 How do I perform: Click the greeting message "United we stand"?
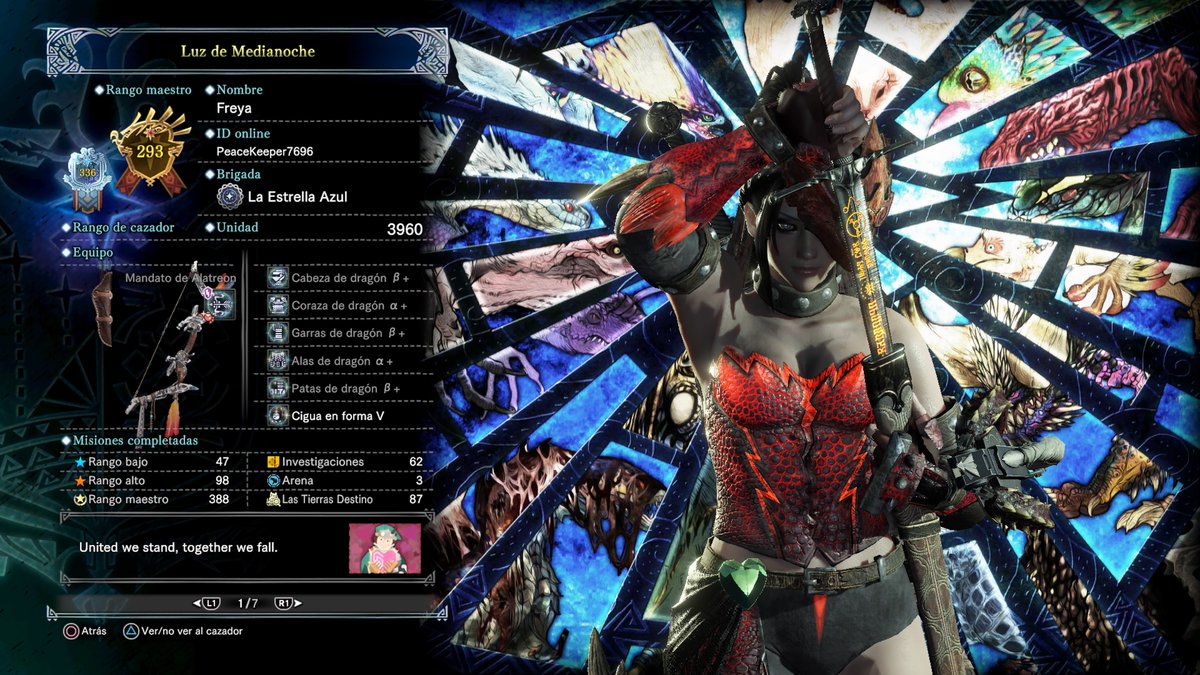click(180, 548)
